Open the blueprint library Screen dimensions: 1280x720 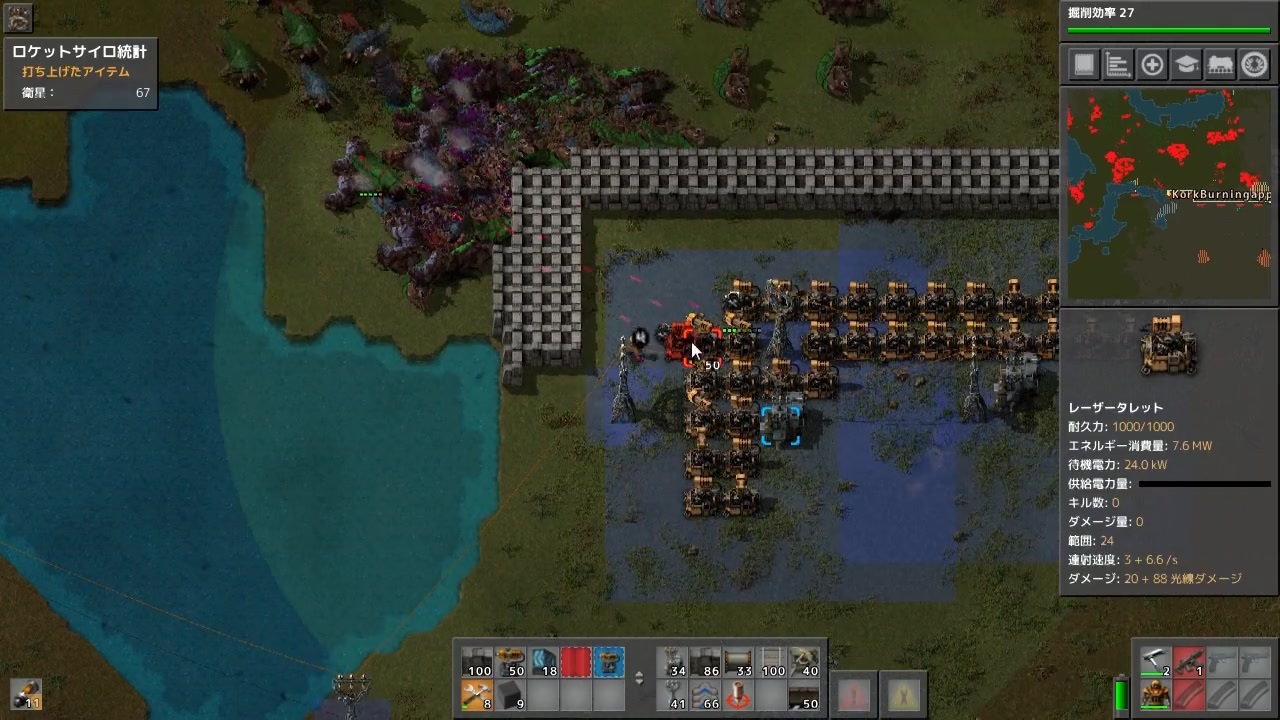point(1084,64)
